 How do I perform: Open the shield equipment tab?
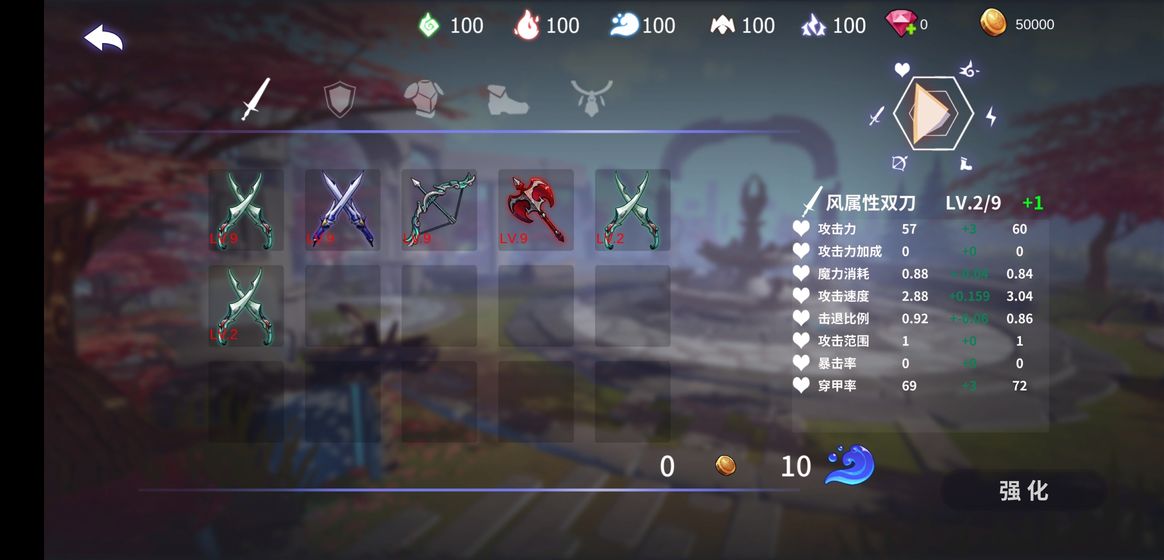tap(340, 98)
